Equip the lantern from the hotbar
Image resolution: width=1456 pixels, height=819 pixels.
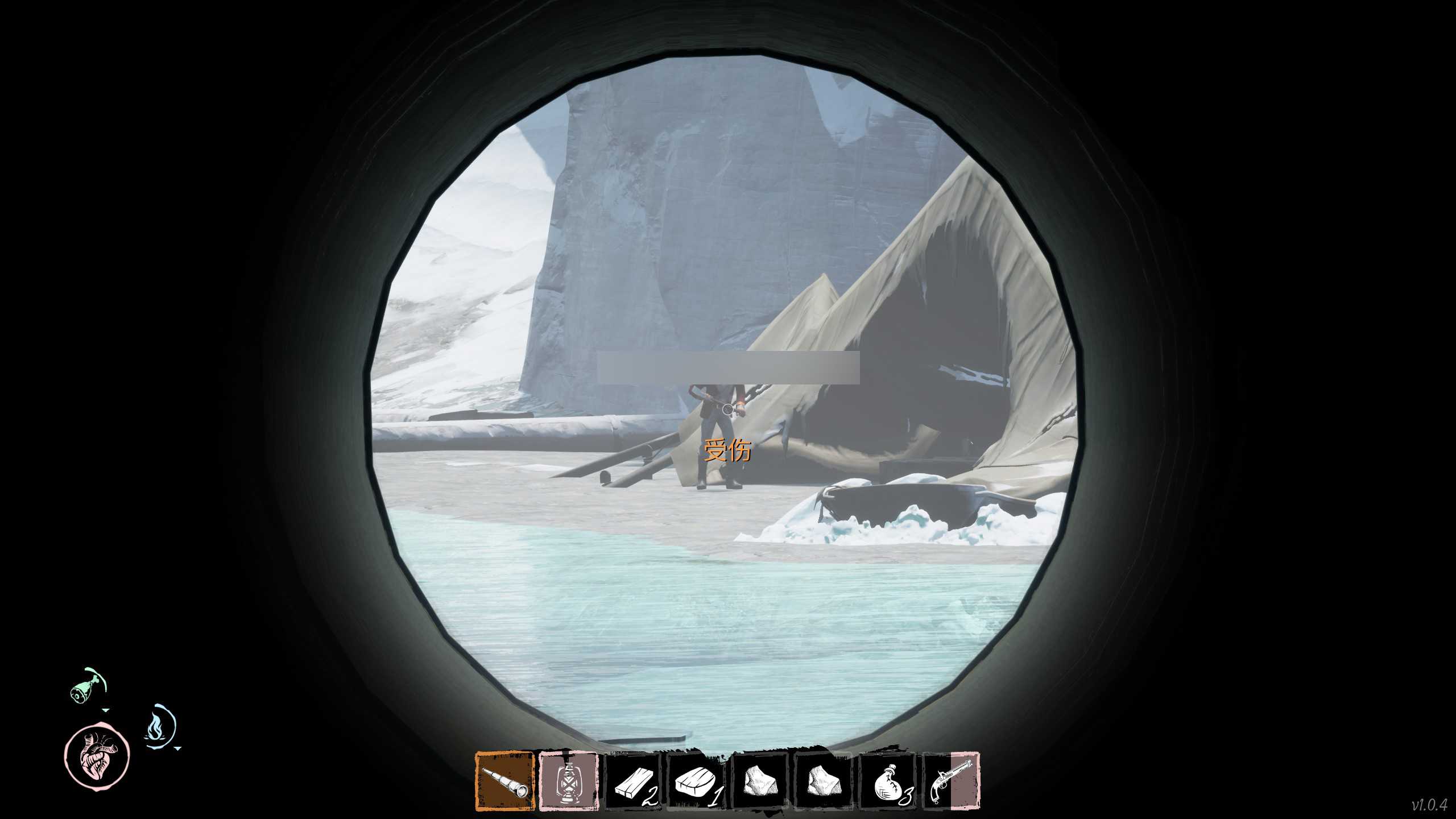568,781
